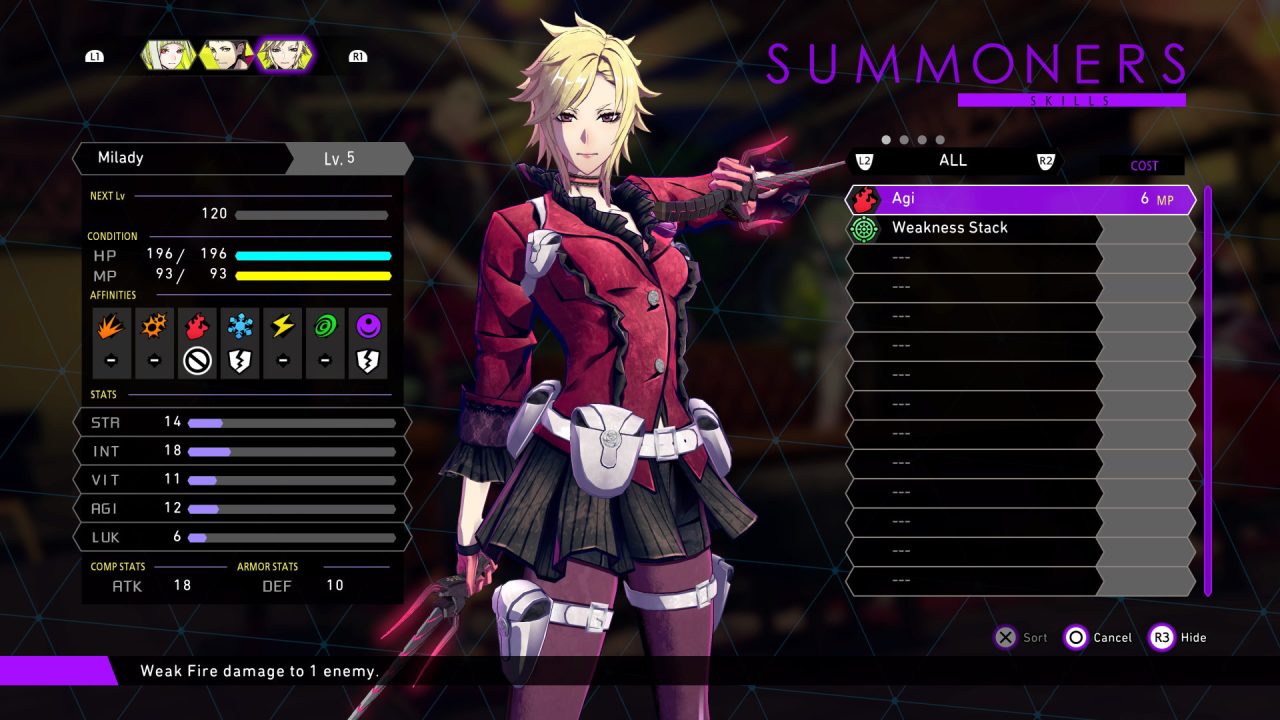1280x720 pixels.
Task: Select the dark-haired male character portrait
Action: click(x=225, y=56)
